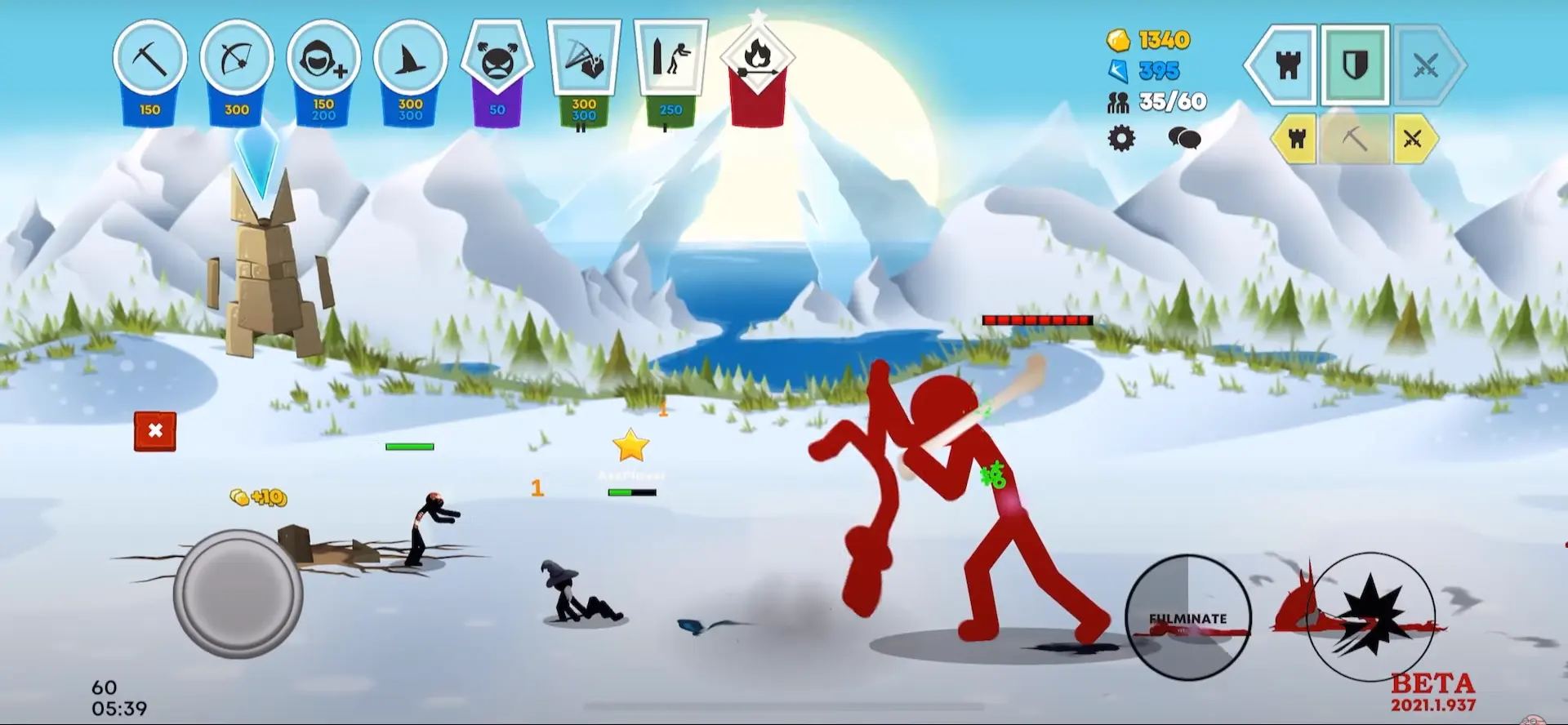Click the red X cancel button
The width and height of the screenshot is (1568, 725).
tap(155, 431)
